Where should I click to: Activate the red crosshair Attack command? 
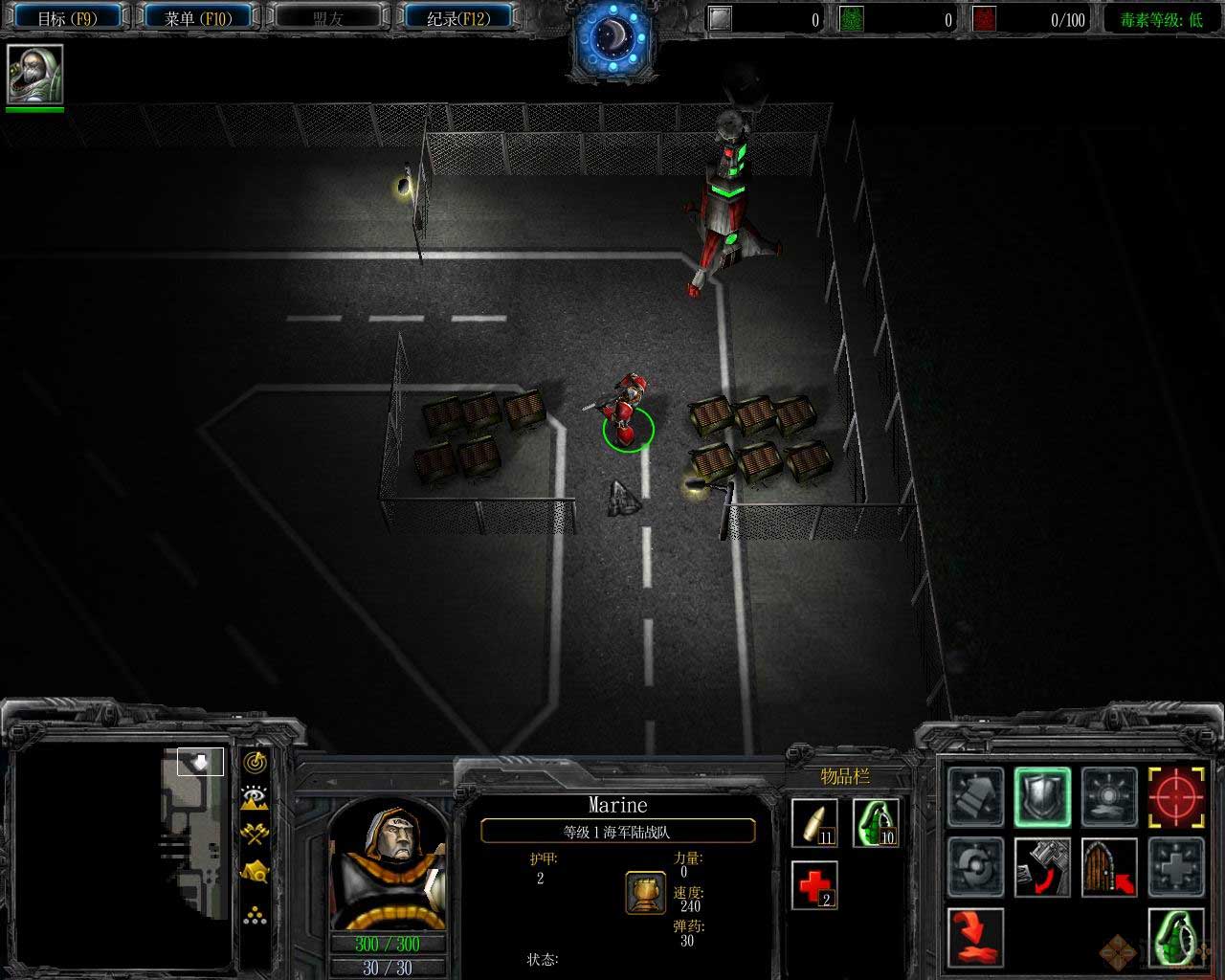click(1176, 796)
